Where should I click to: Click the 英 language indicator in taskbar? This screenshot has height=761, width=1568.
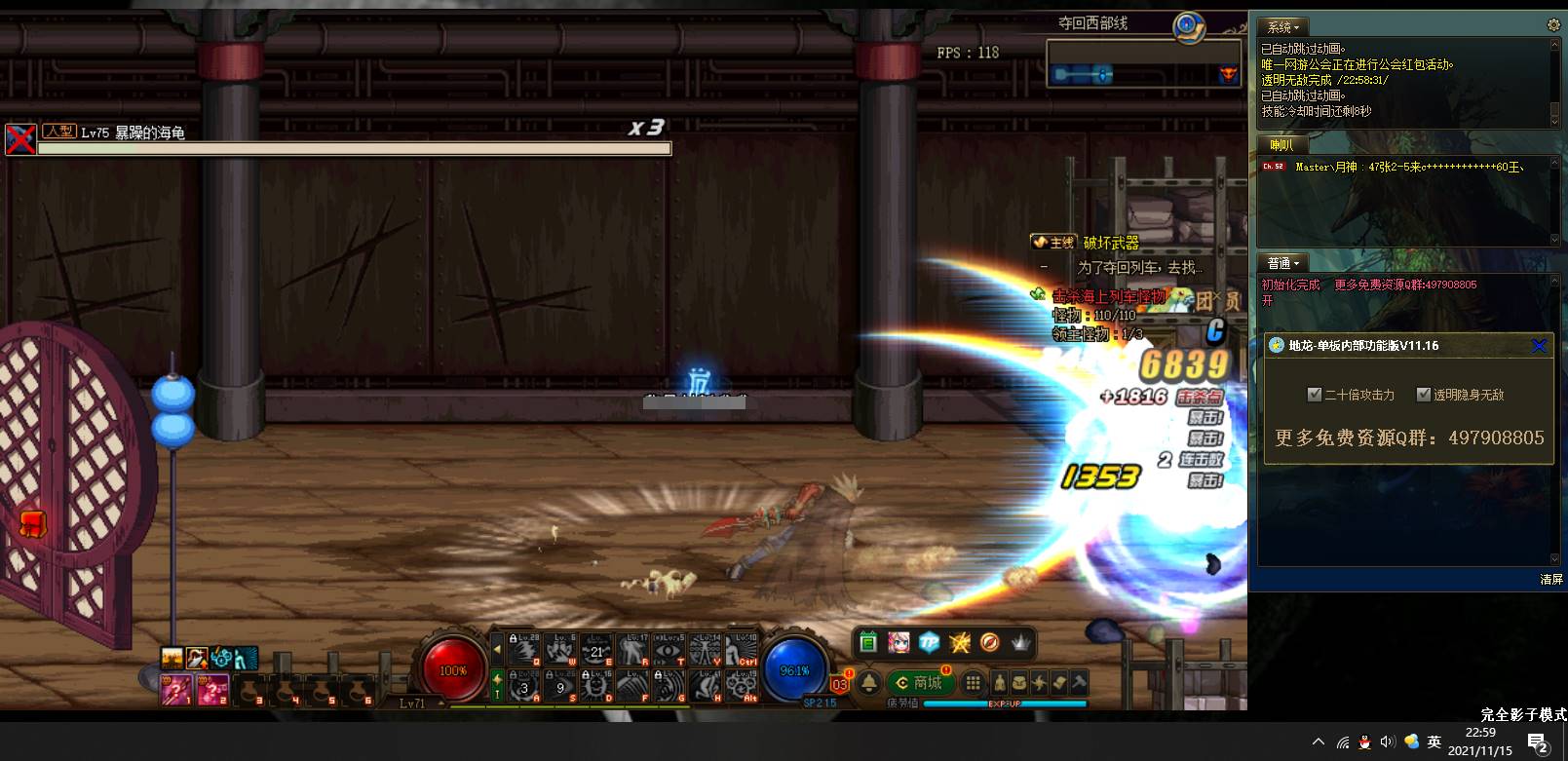1434,742
